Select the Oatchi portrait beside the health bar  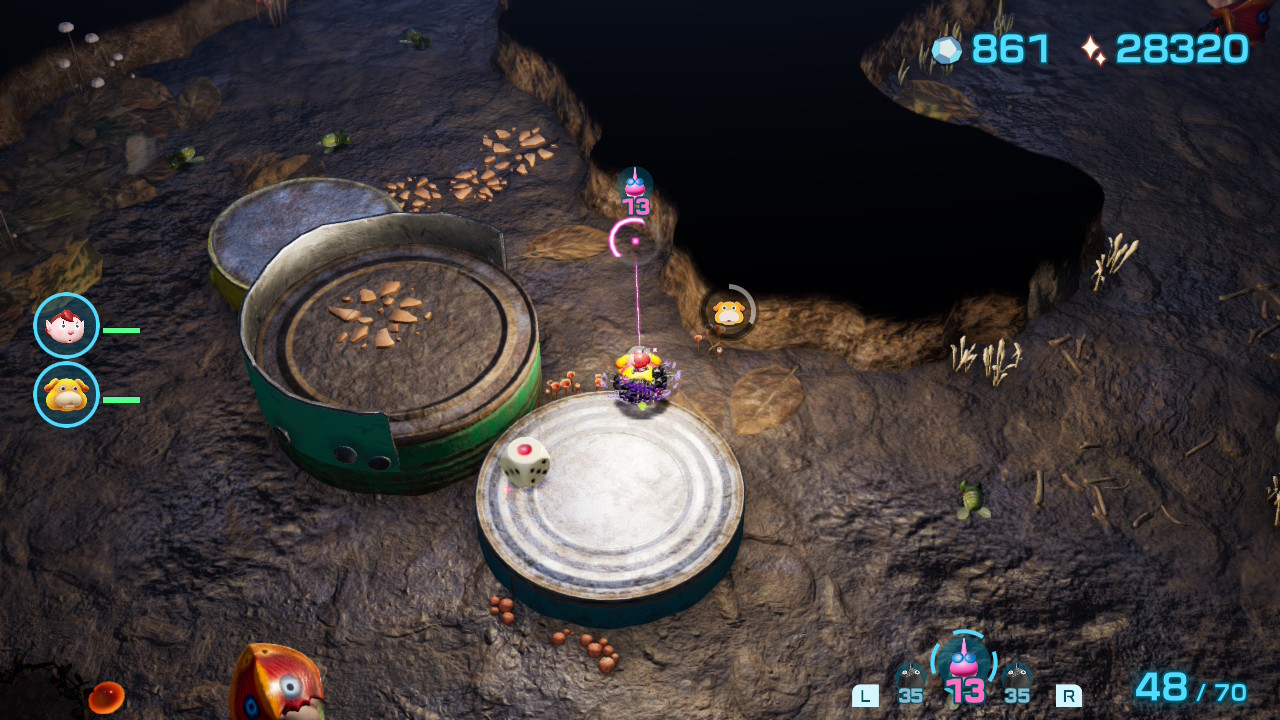pyautogui.click(x=66, y=395)
